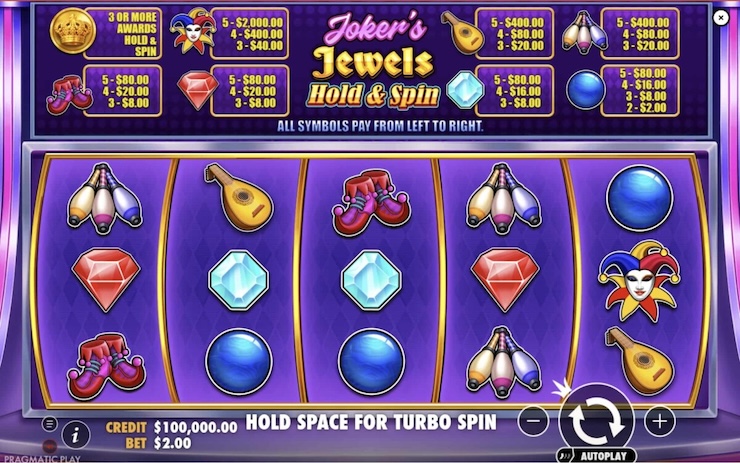Open the game info via the 'i' icon
Screen dimensions: 740x463
pyautogui.click(x=73, y=433)
